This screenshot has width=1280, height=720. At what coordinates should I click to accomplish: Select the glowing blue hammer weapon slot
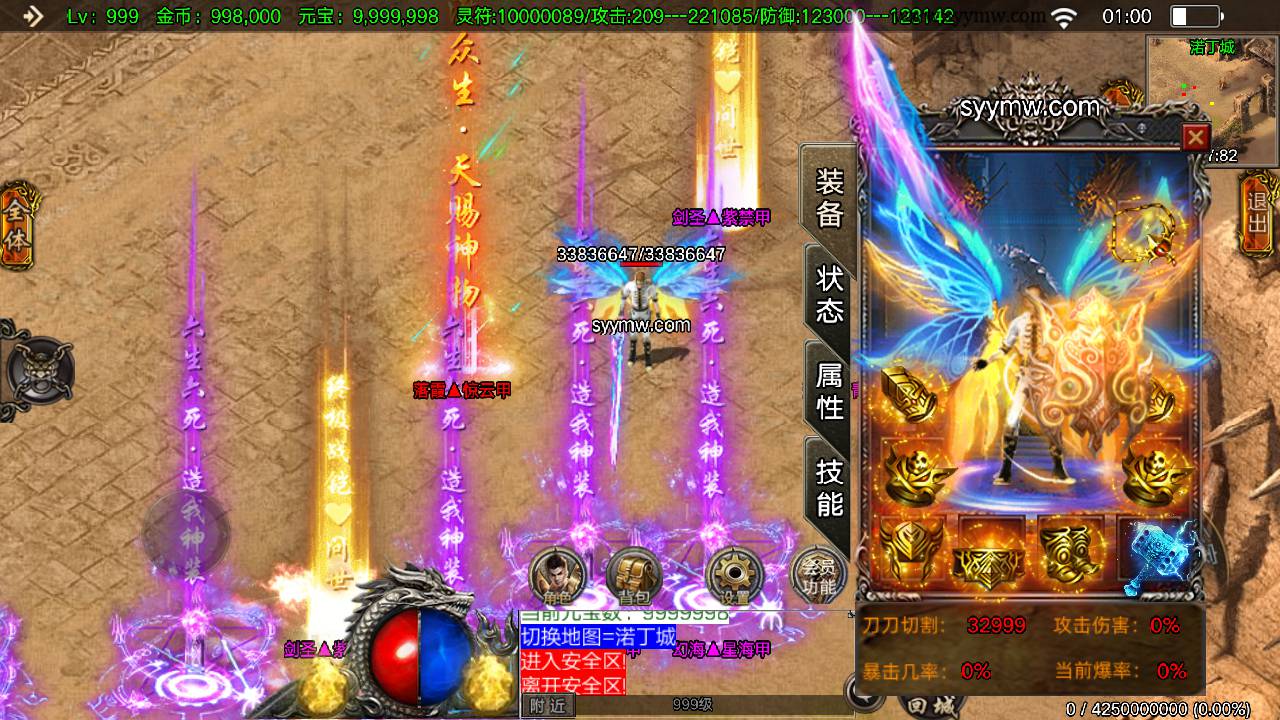pos(1158,552)
